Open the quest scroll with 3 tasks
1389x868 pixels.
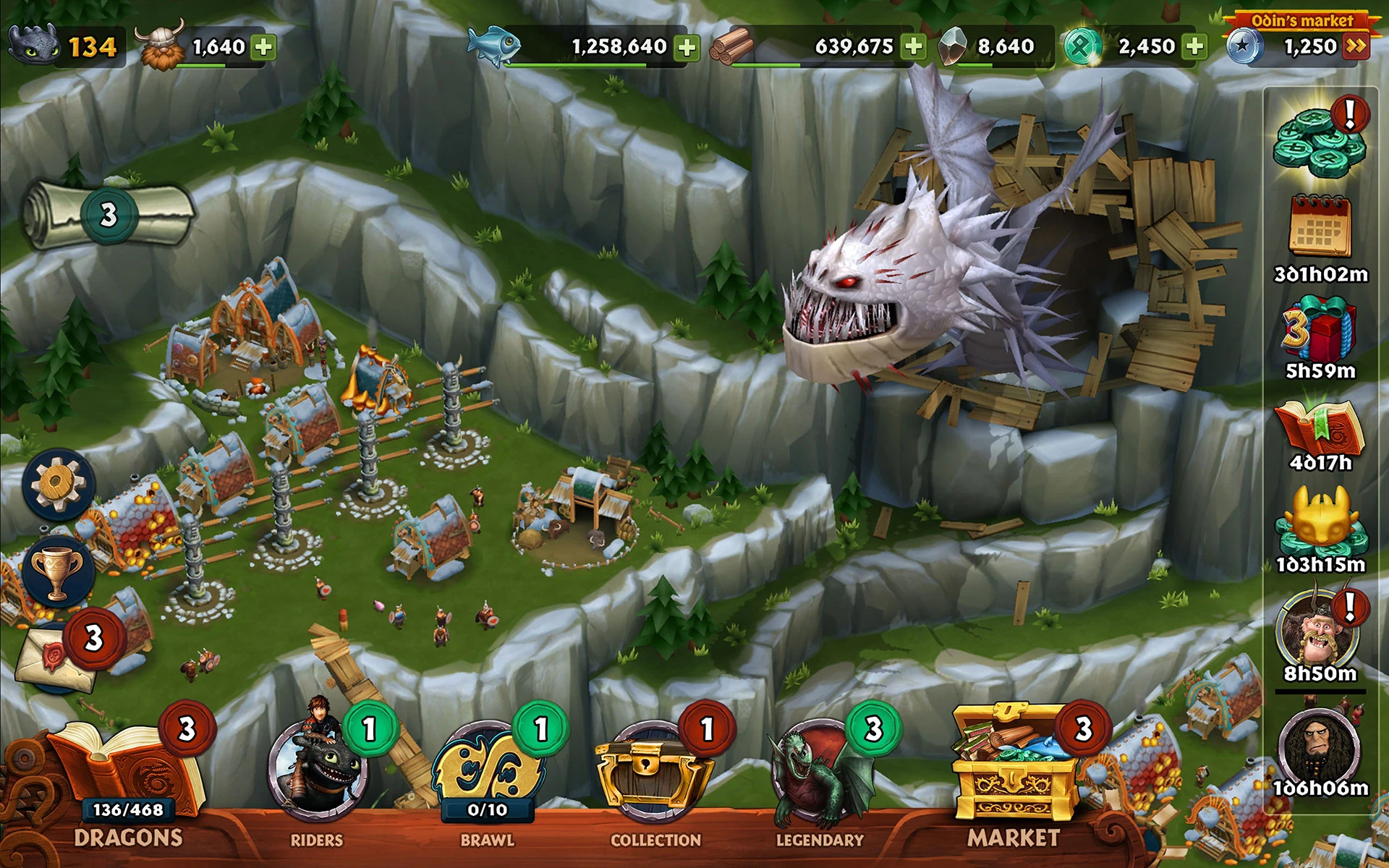[109, 214]
